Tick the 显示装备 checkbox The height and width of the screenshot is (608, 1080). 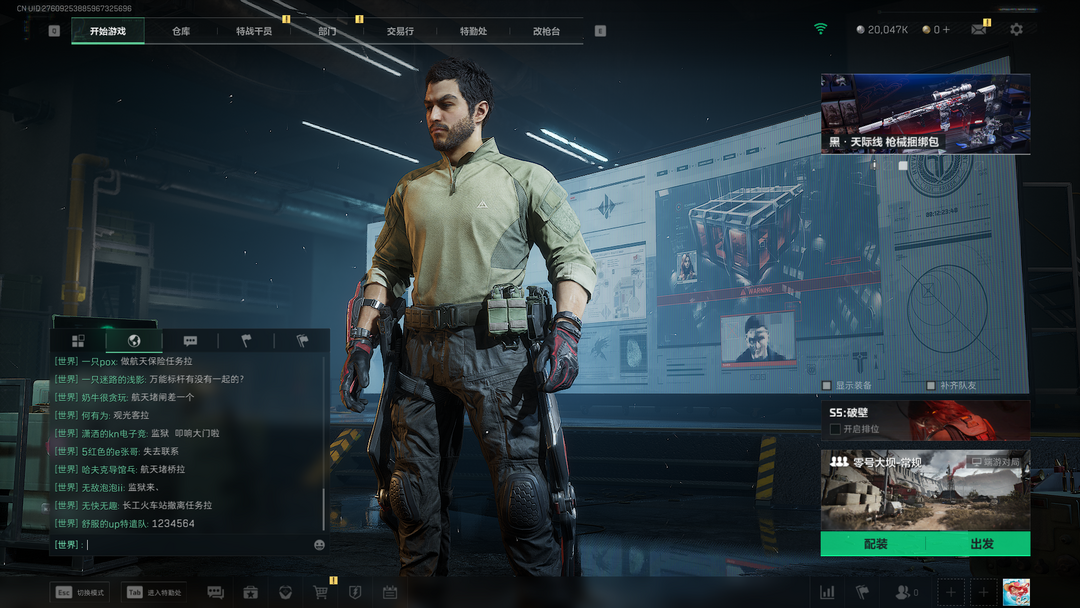pyautogui.click(x=827, y=385)
